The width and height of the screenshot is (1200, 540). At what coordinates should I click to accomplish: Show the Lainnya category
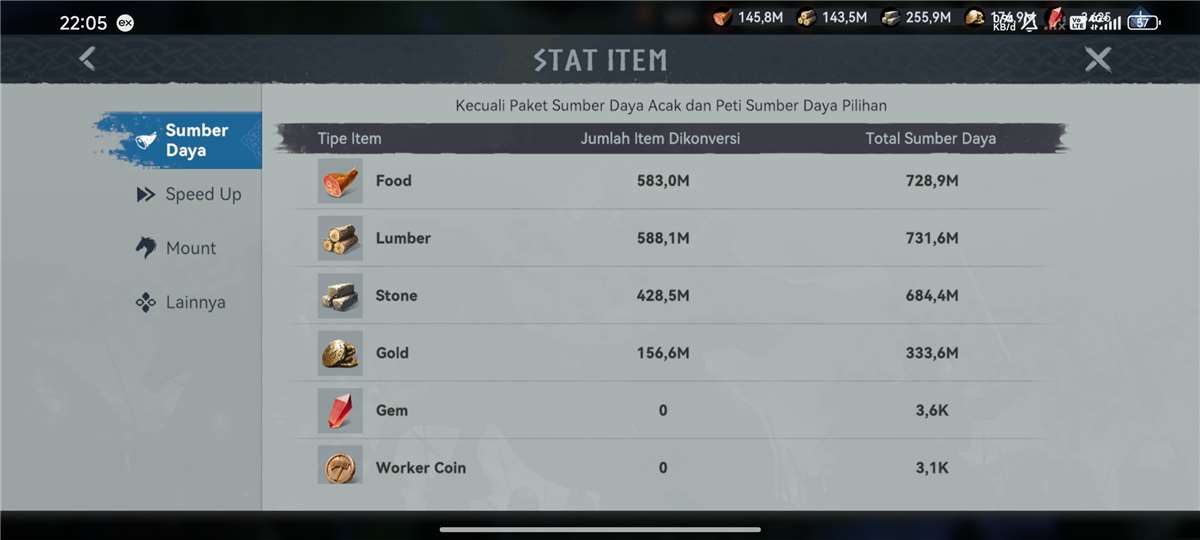coord(182,302)
